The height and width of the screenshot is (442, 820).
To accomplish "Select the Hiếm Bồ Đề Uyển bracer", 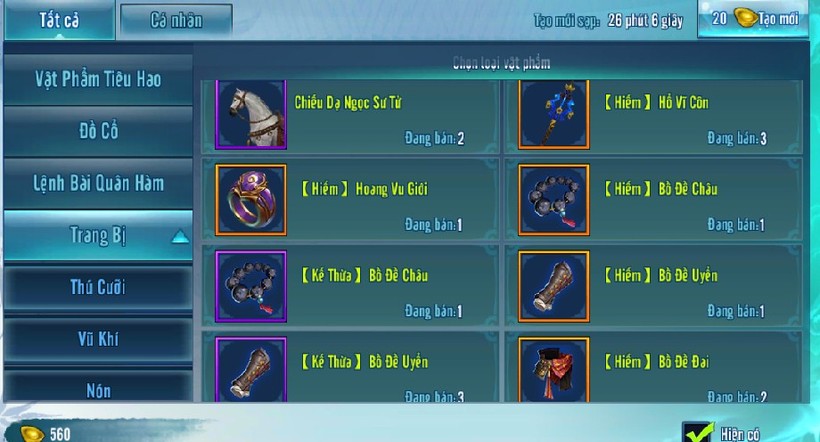I will [x=654, y=286].
